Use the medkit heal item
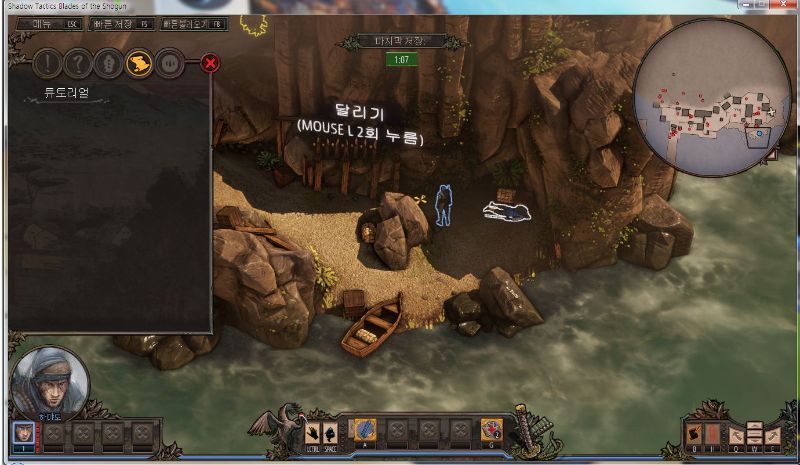The image size is (800, 465). 492,430
